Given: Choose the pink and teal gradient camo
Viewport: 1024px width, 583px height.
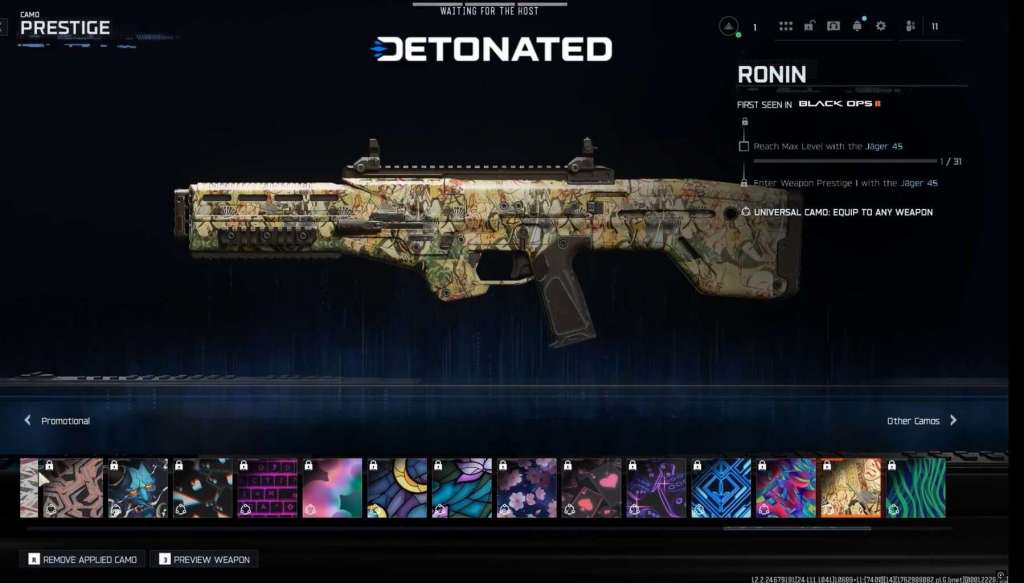Looking at the screenshot, I should tap(333, 488).
